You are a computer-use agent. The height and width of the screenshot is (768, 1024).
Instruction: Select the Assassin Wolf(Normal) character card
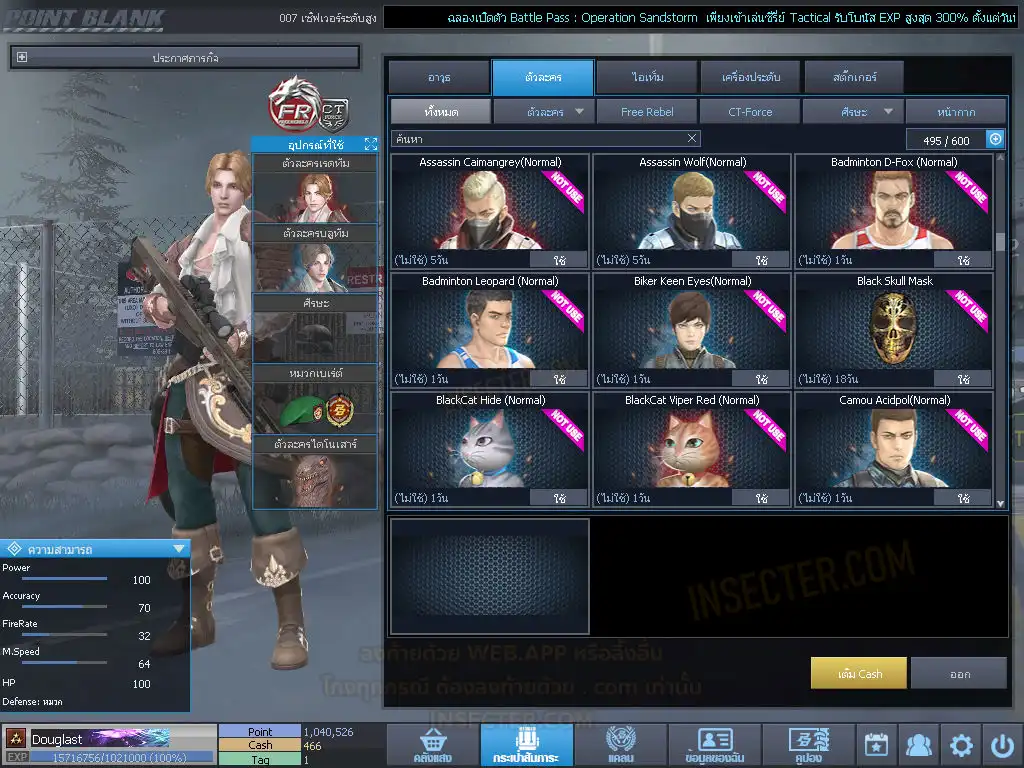pos(692,210)
